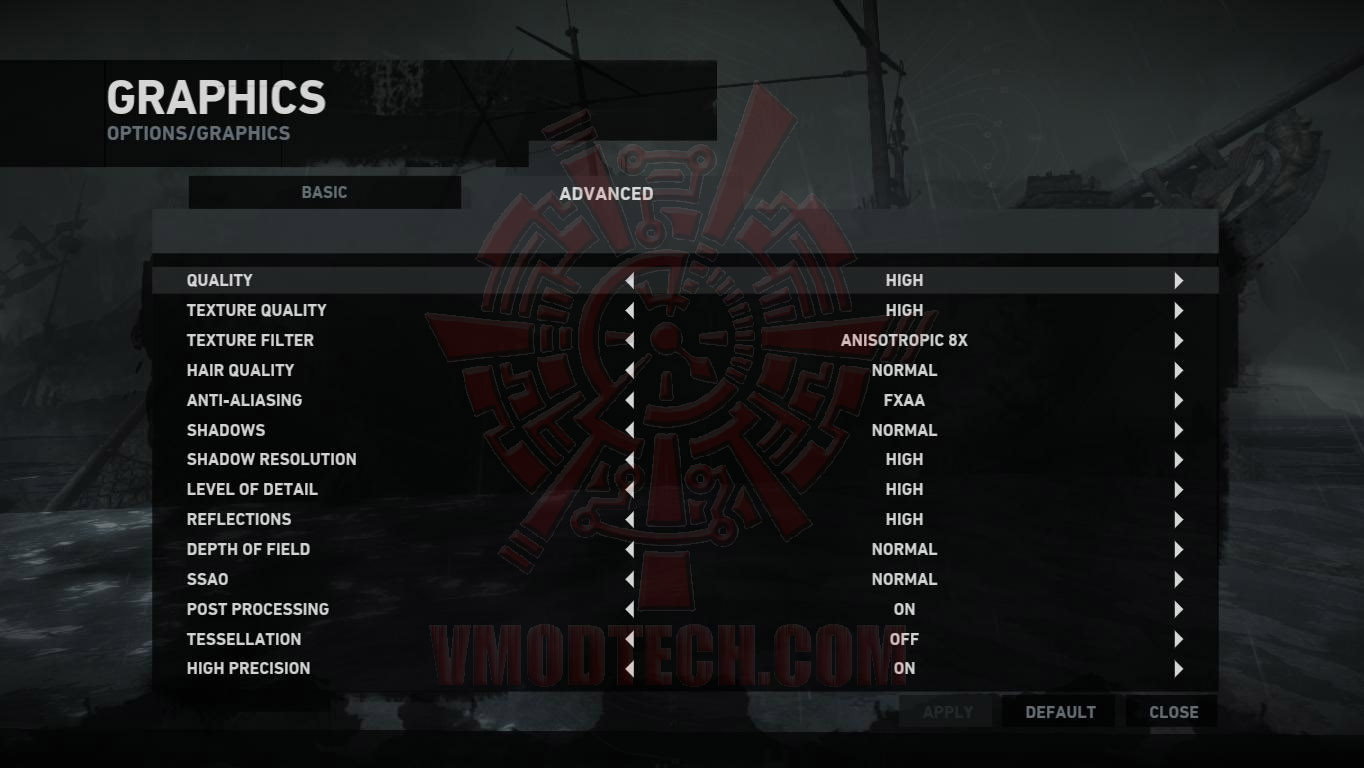The height and width of the screenshot is (768, 1364).
Task: Apply the graphics changes
Action: coord(947,712)
